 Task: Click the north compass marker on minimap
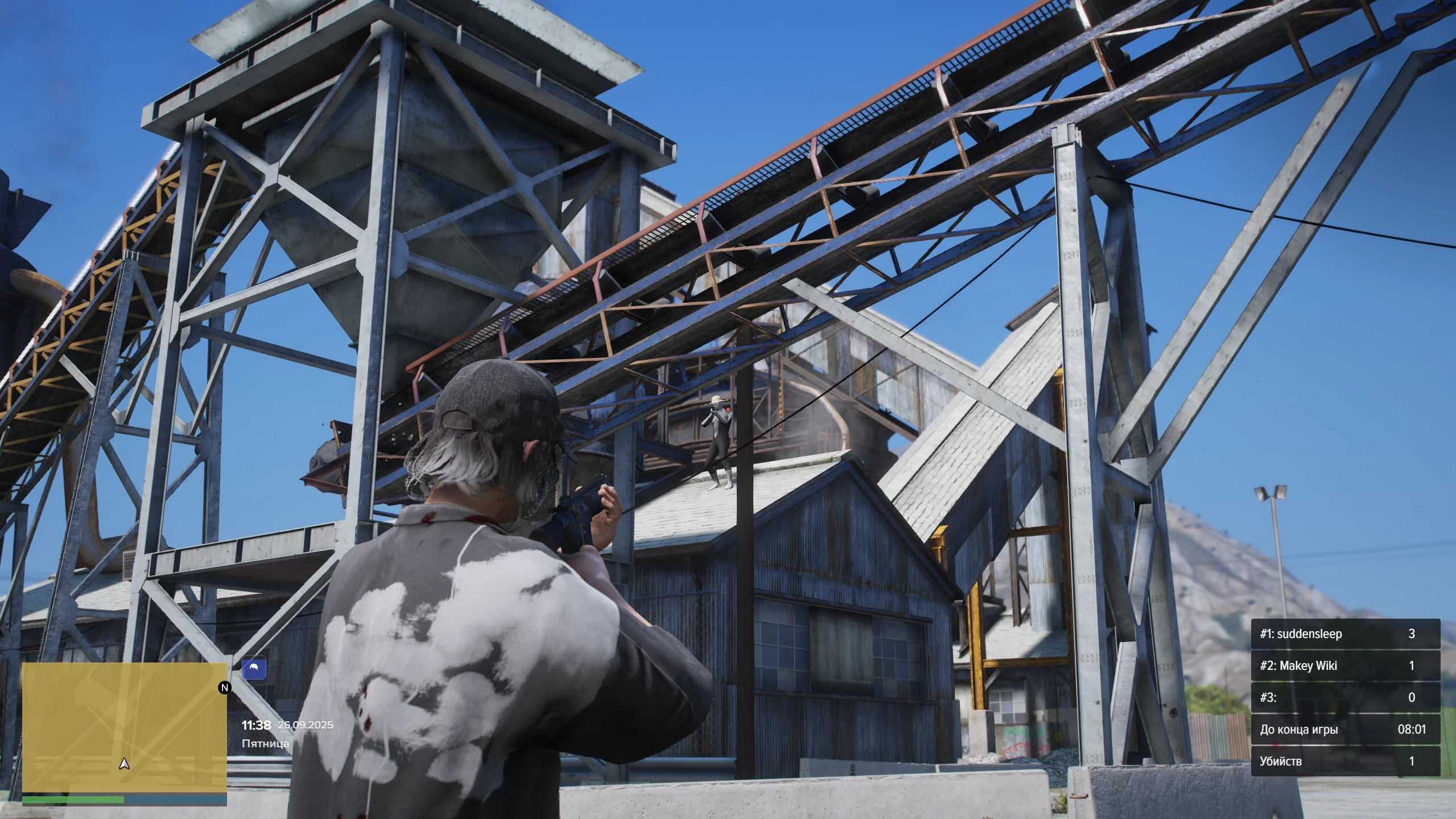tap(225, 688)
